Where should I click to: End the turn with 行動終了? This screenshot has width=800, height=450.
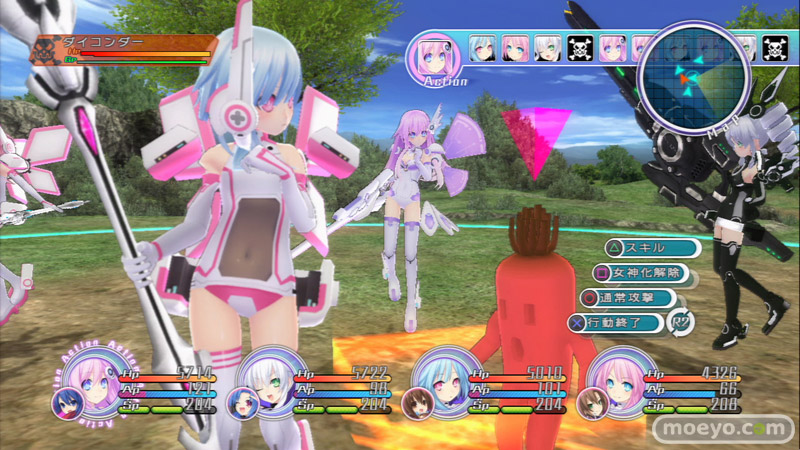tap(616, 322)
